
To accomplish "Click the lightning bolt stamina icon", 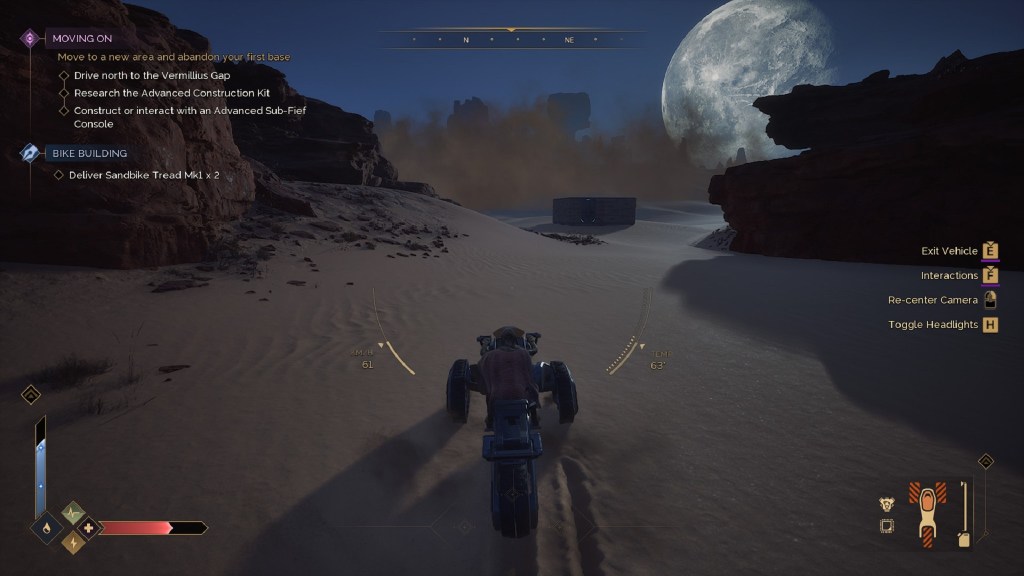I will point(74,542).
